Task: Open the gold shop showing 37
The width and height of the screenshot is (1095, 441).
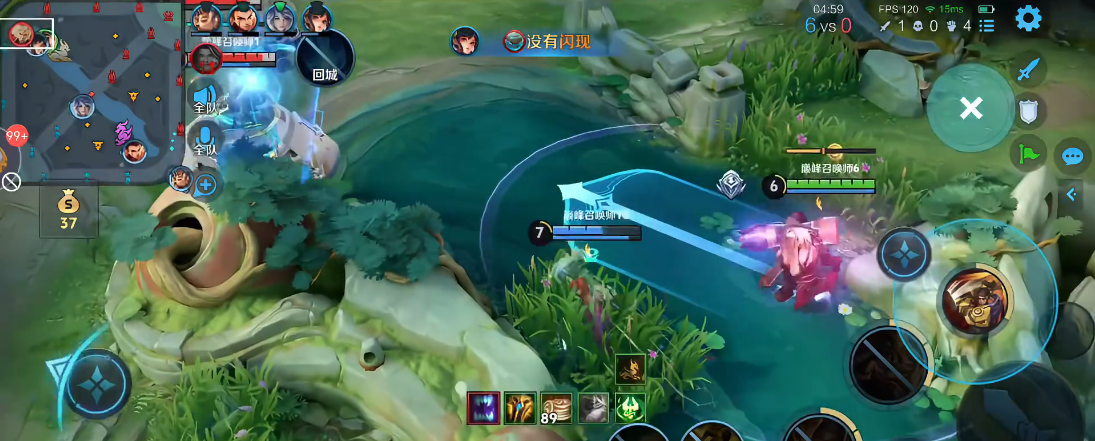Action: 68,209
